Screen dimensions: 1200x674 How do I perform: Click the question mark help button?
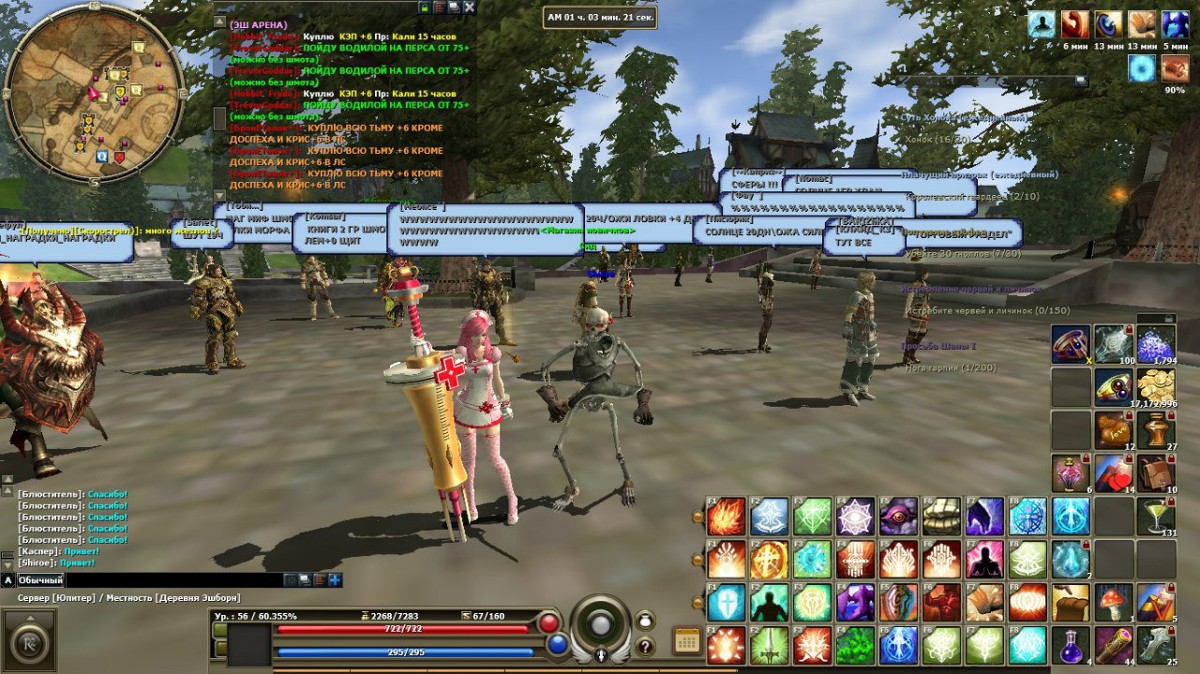pyautogui.click(x=646, y=647)
